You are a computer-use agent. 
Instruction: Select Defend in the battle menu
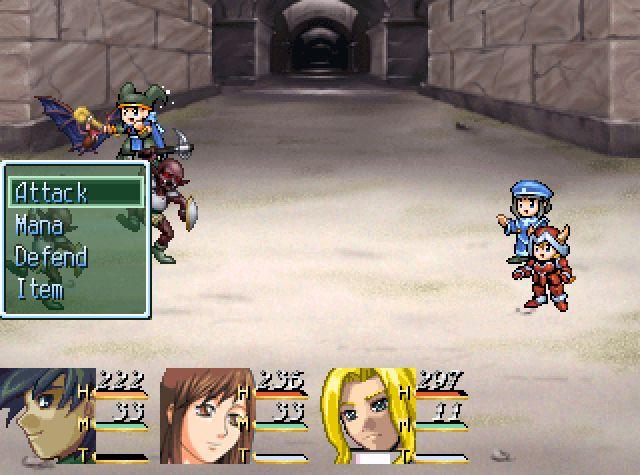point(51,257)
